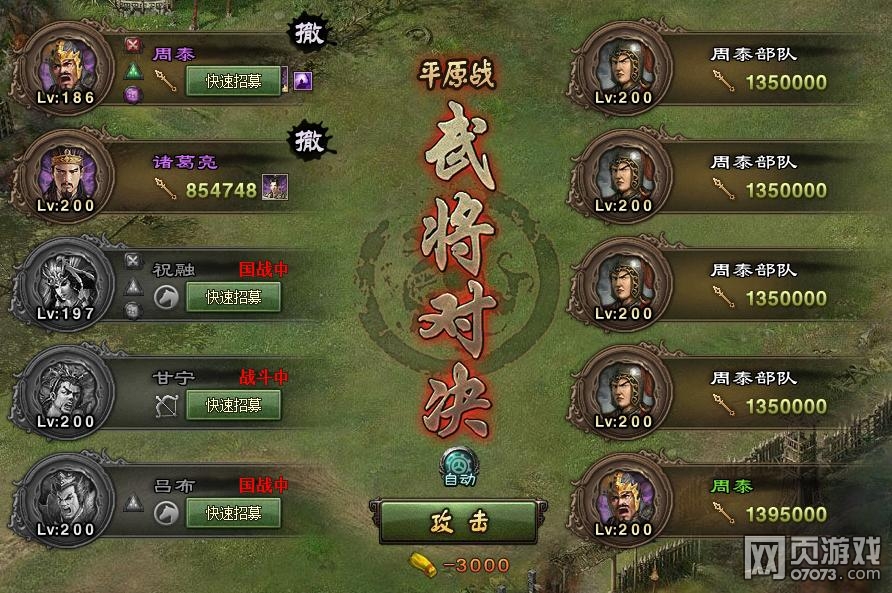Withdraw 诸葛亮 with the 撤 button
This screenshot has width=892, height=593.
[310, 140]
